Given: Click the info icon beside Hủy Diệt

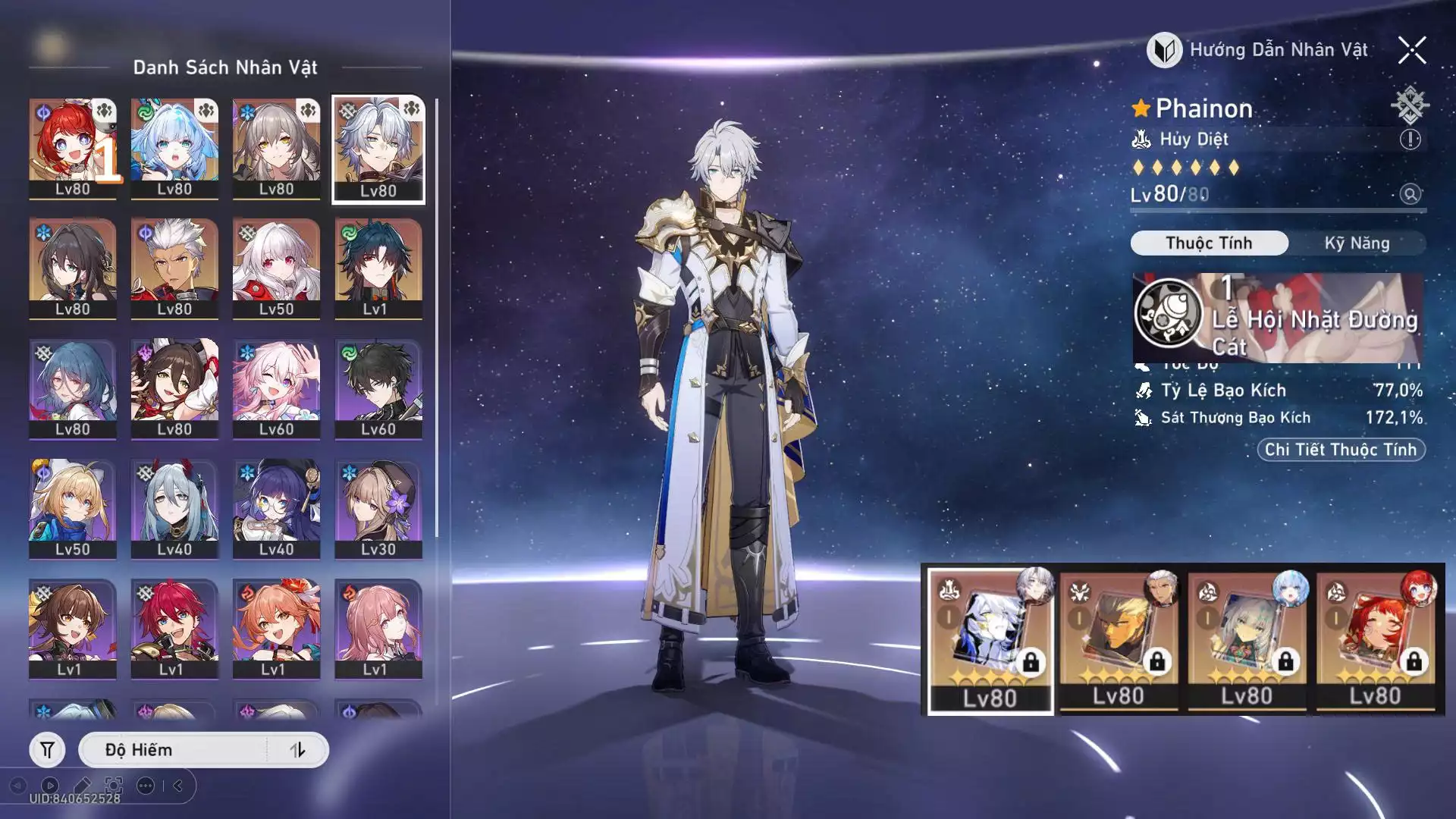Looking at the screenshot, I should (1410, 140).
